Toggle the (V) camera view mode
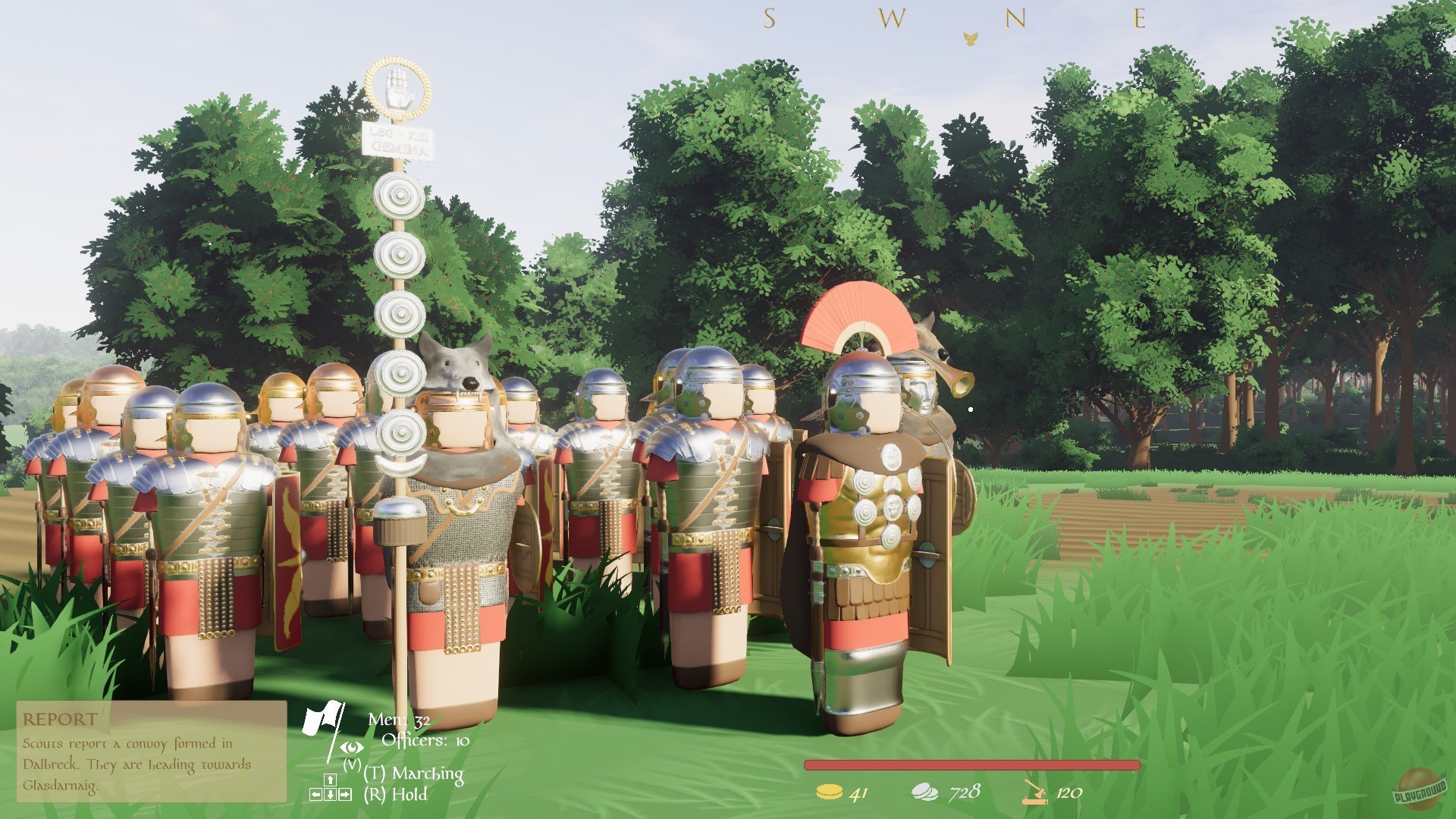 tap(353, 764)
